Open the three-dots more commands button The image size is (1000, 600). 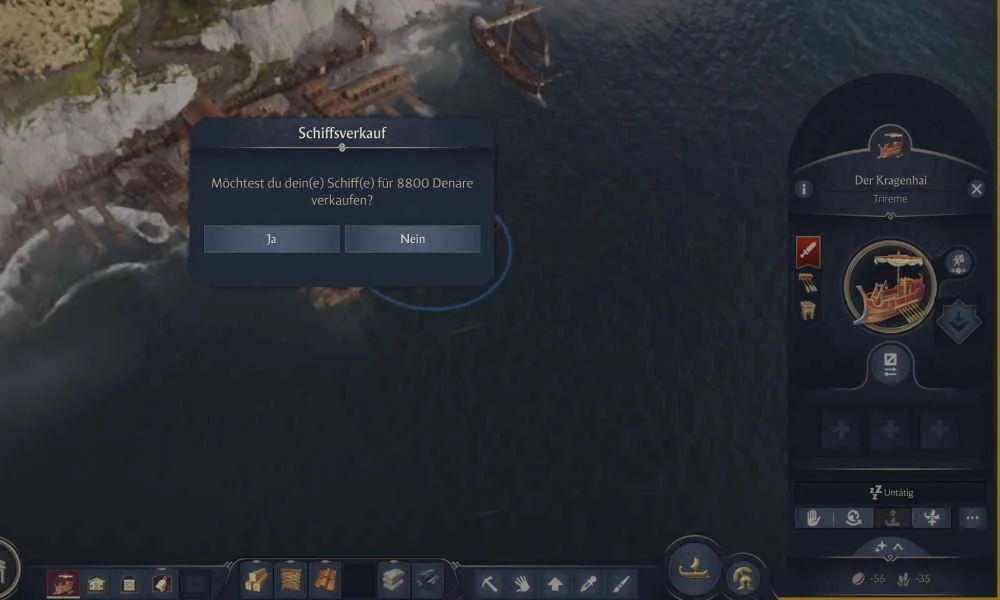[972, 518]
